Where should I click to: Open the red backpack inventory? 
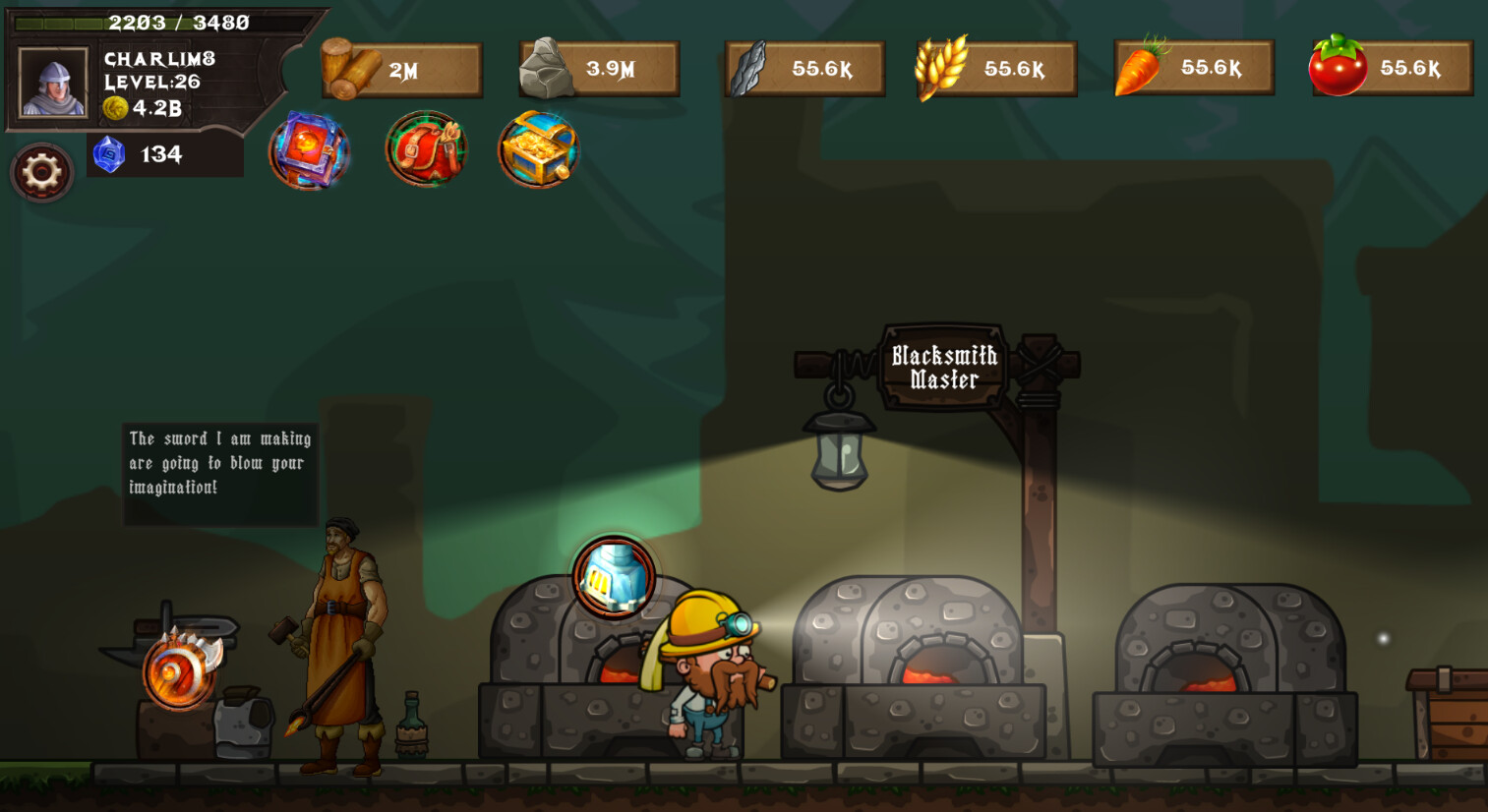point(425,149)
